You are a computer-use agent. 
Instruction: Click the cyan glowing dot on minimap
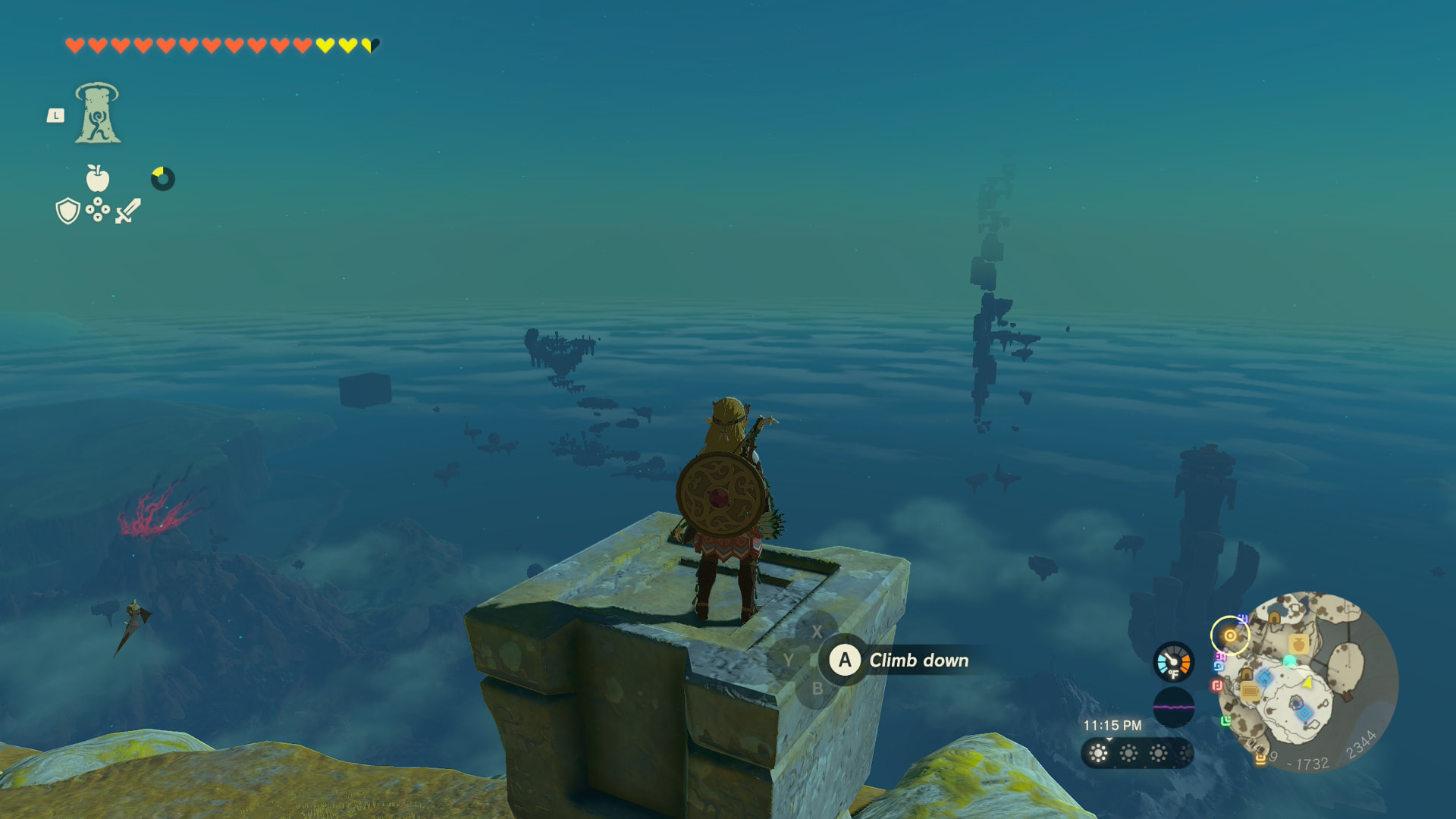(1289, 661)
